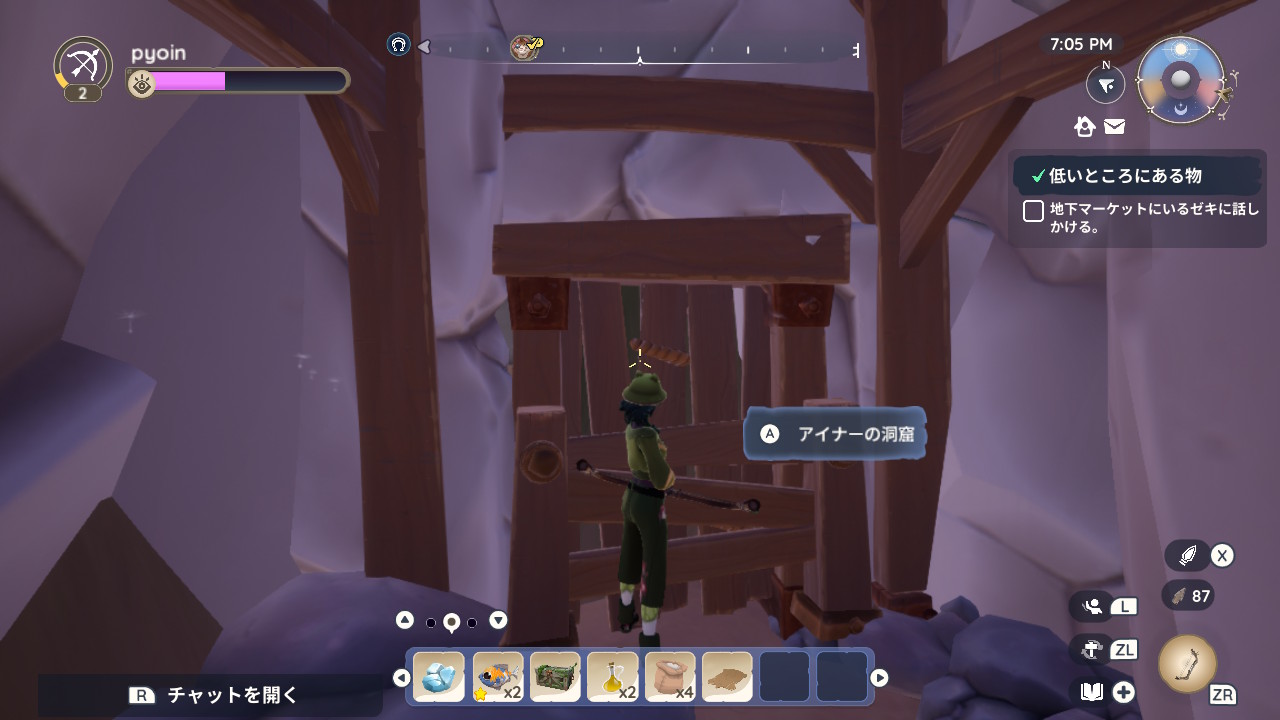Select the ice chunk hotbar slot
This screenshot has height=720, width=1280.
click(439, 677)
